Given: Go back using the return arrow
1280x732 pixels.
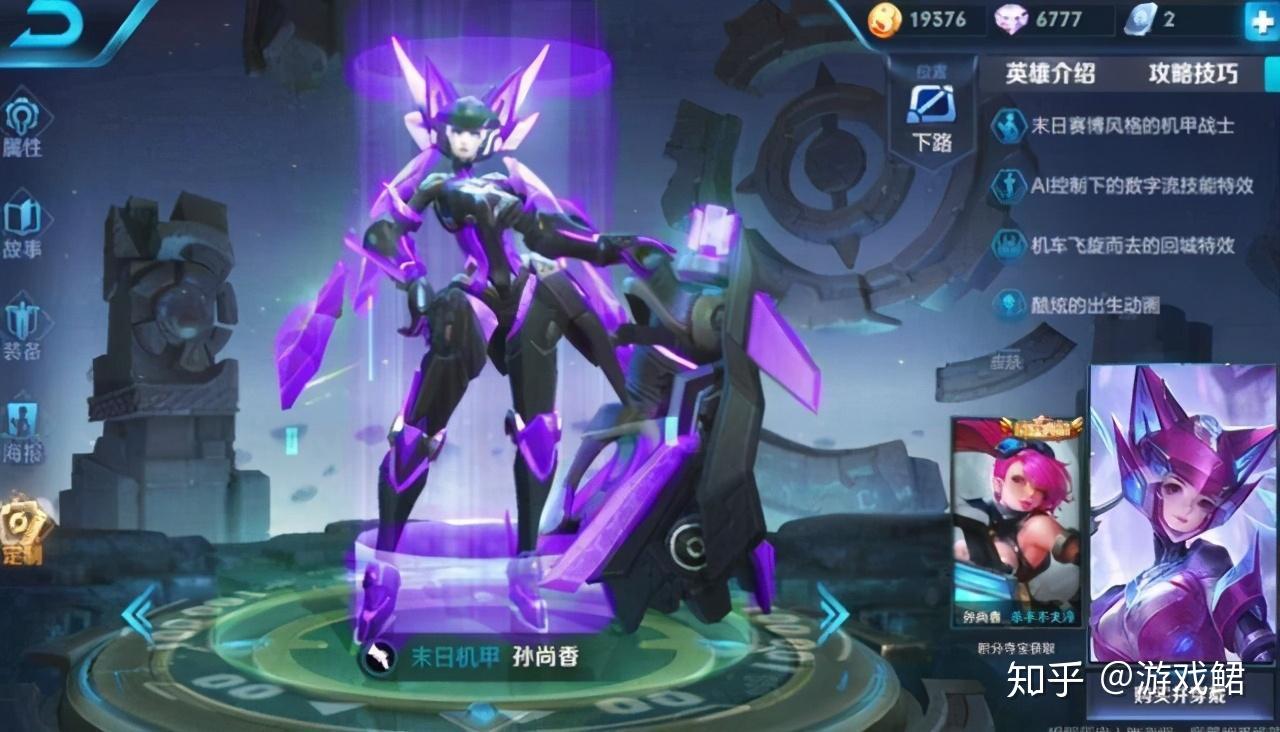Looking at the screenshot, I should point(47,24).
